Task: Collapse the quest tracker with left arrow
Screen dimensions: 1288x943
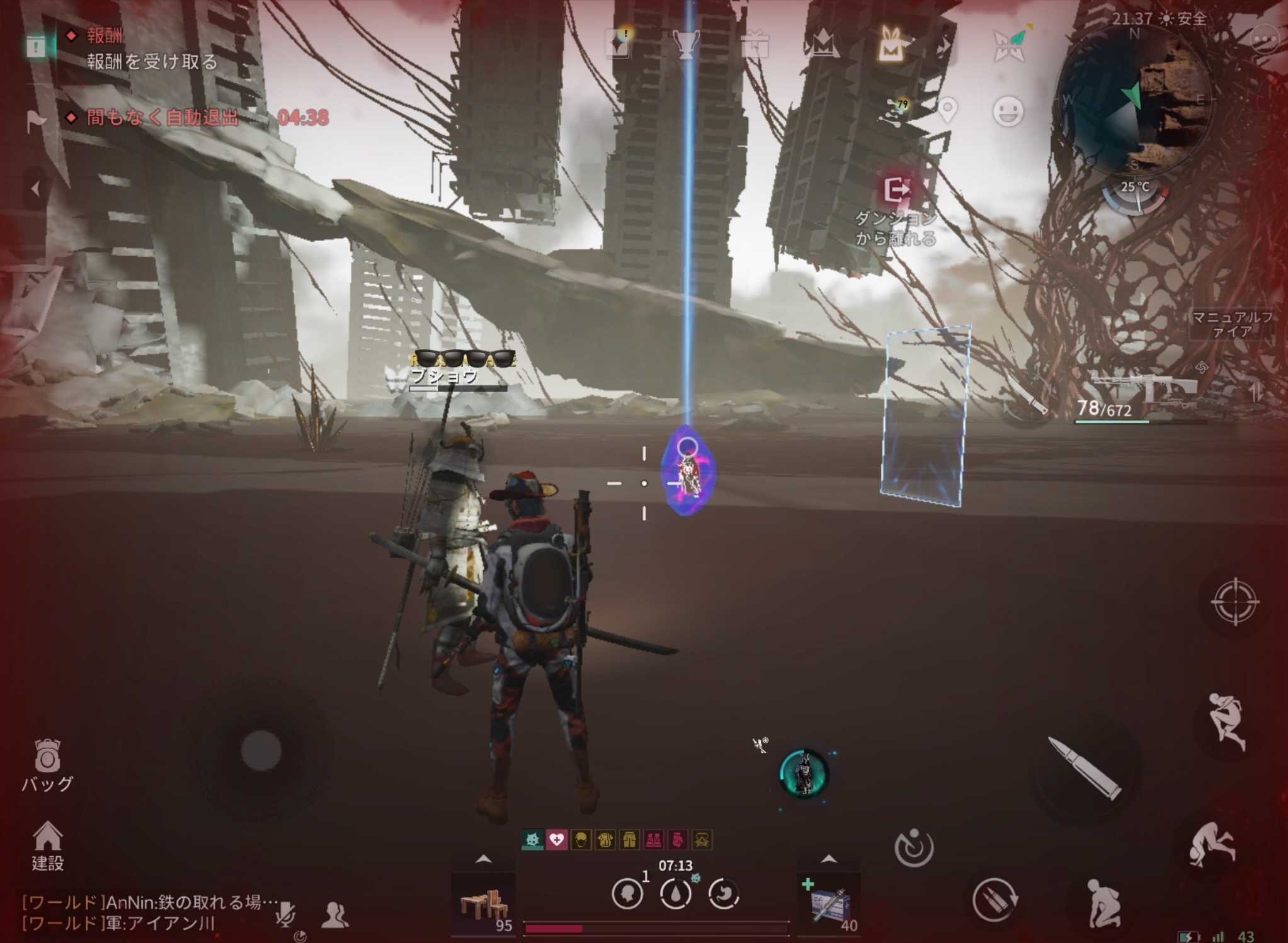Action: tap(35, 188)
